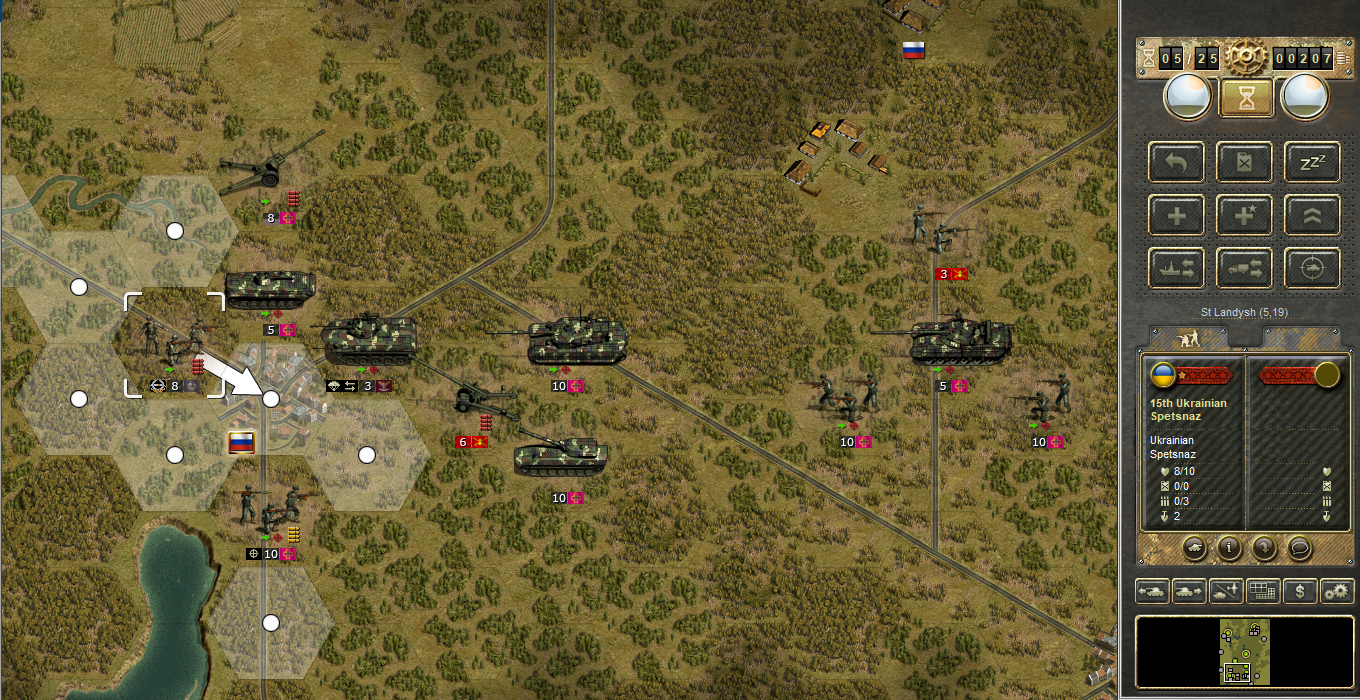The width and height of the screenshot is (1360, 700).
Task: Click the round tank icon under unit stats
Action: (1196, 547)
